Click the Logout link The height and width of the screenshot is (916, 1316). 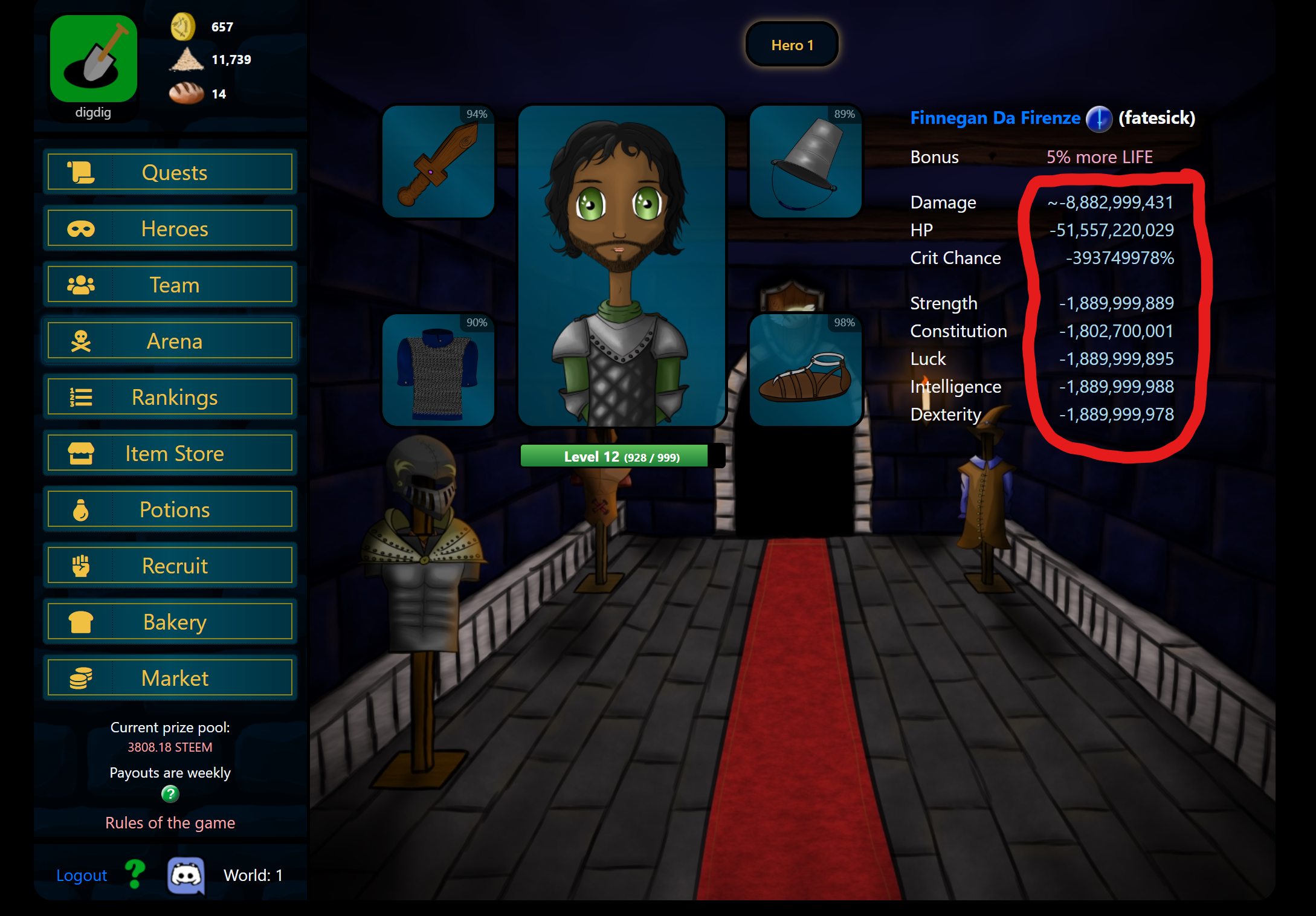click(x=82, y=876)
